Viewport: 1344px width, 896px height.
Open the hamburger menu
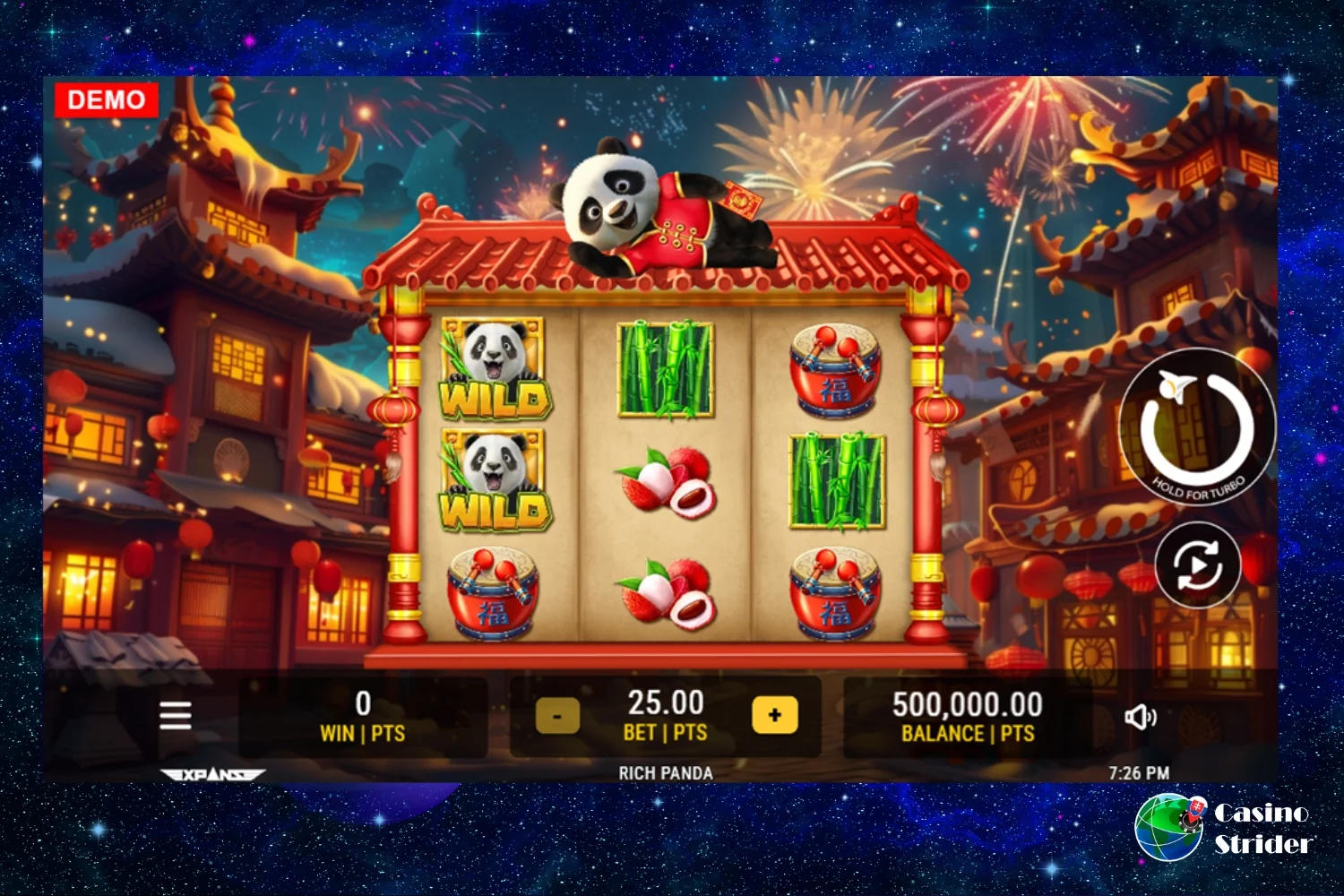(x=176, y=715)
